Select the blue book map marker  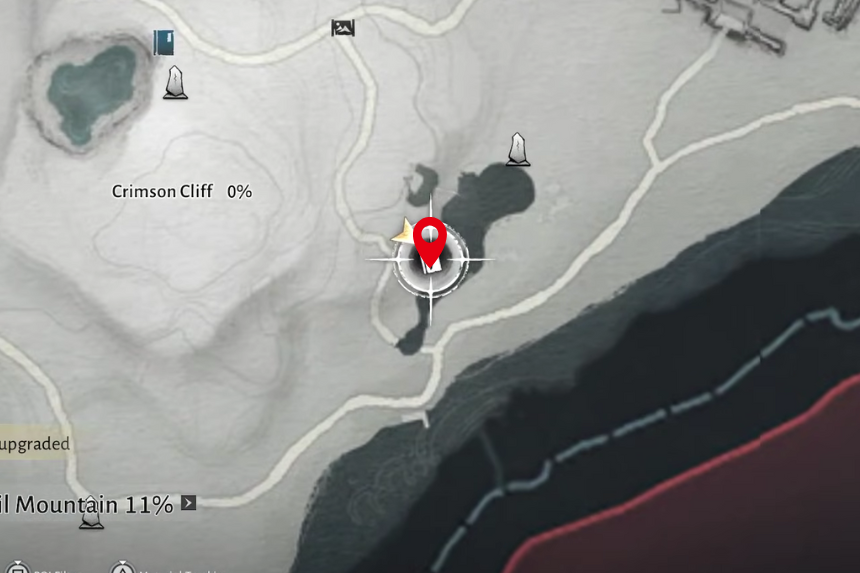[164, 42]
